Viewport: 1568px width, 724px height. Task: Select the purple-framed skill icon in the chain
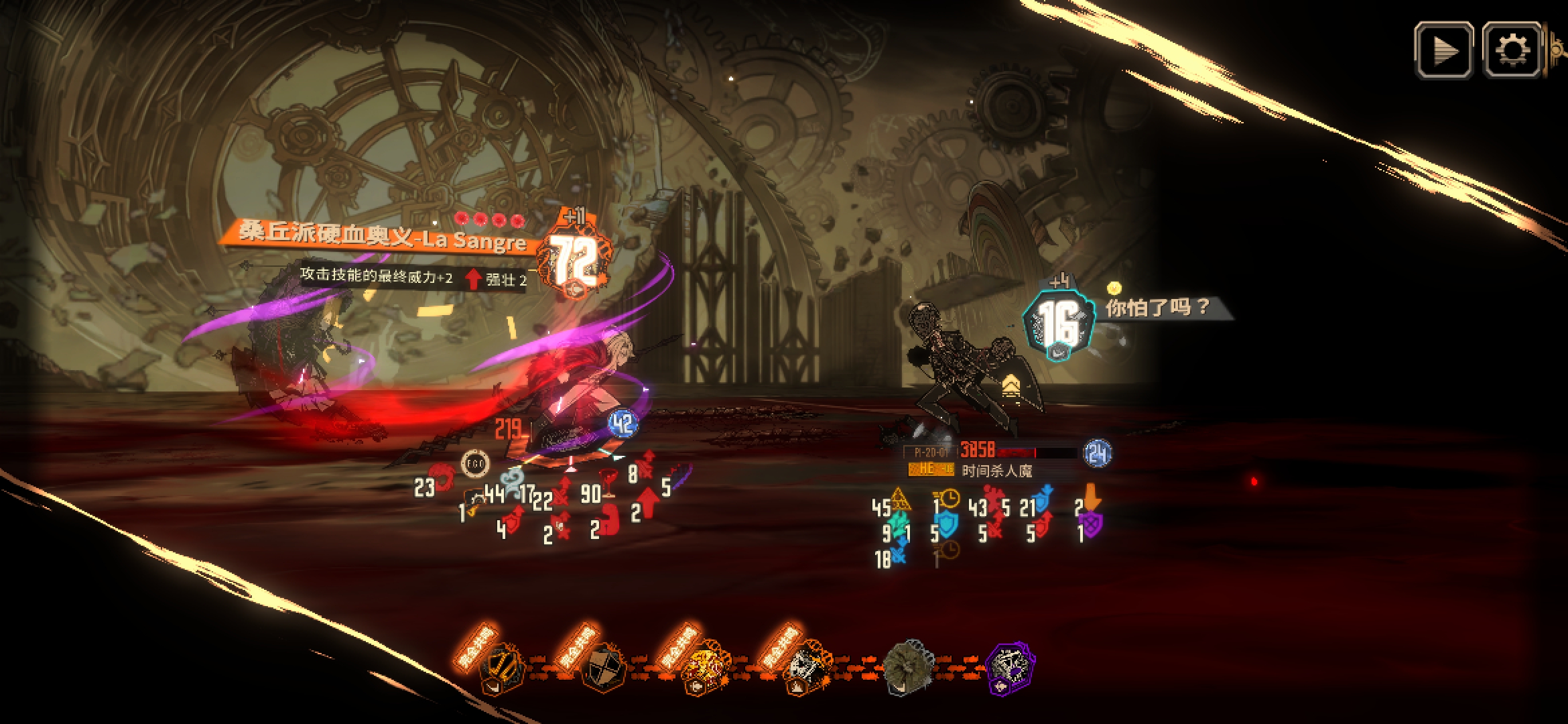pos(1011,666)
